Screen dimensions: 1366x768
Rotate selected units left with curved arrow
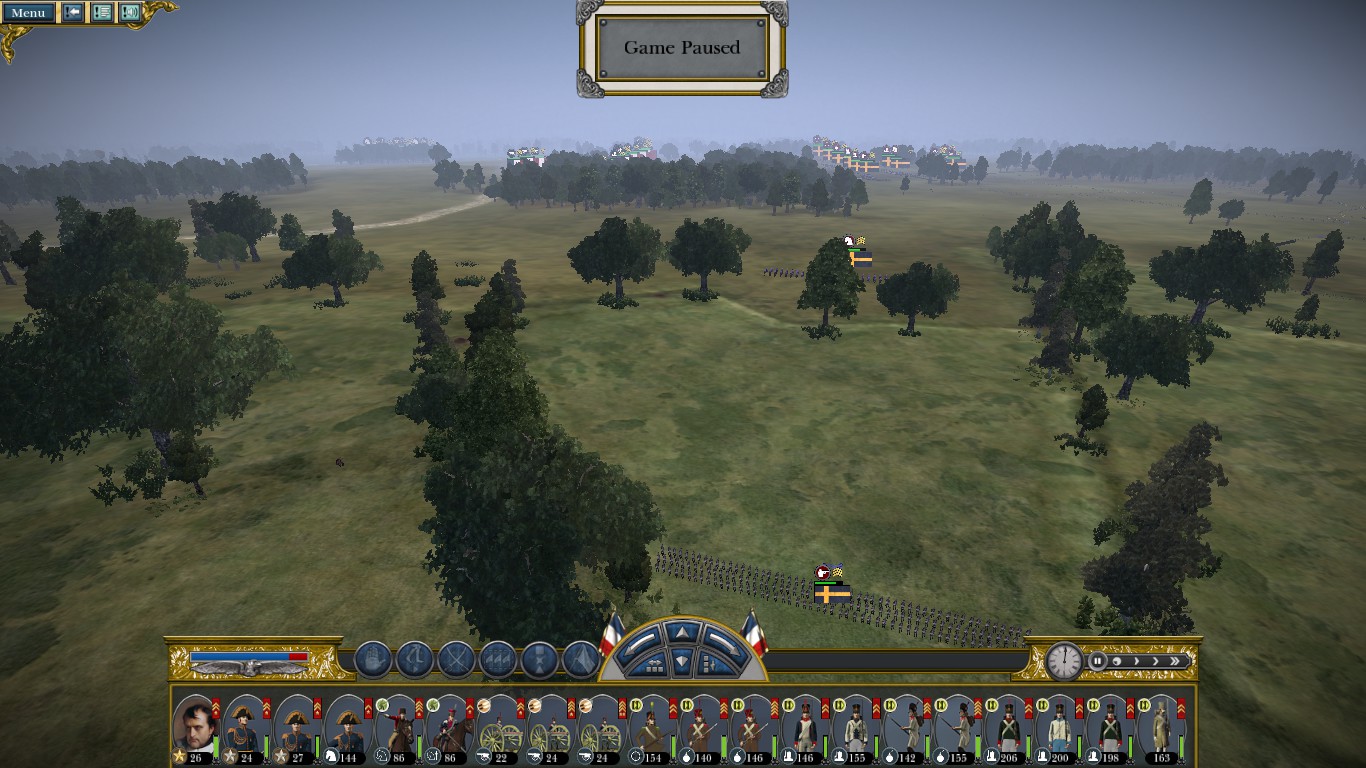[638, 641]
